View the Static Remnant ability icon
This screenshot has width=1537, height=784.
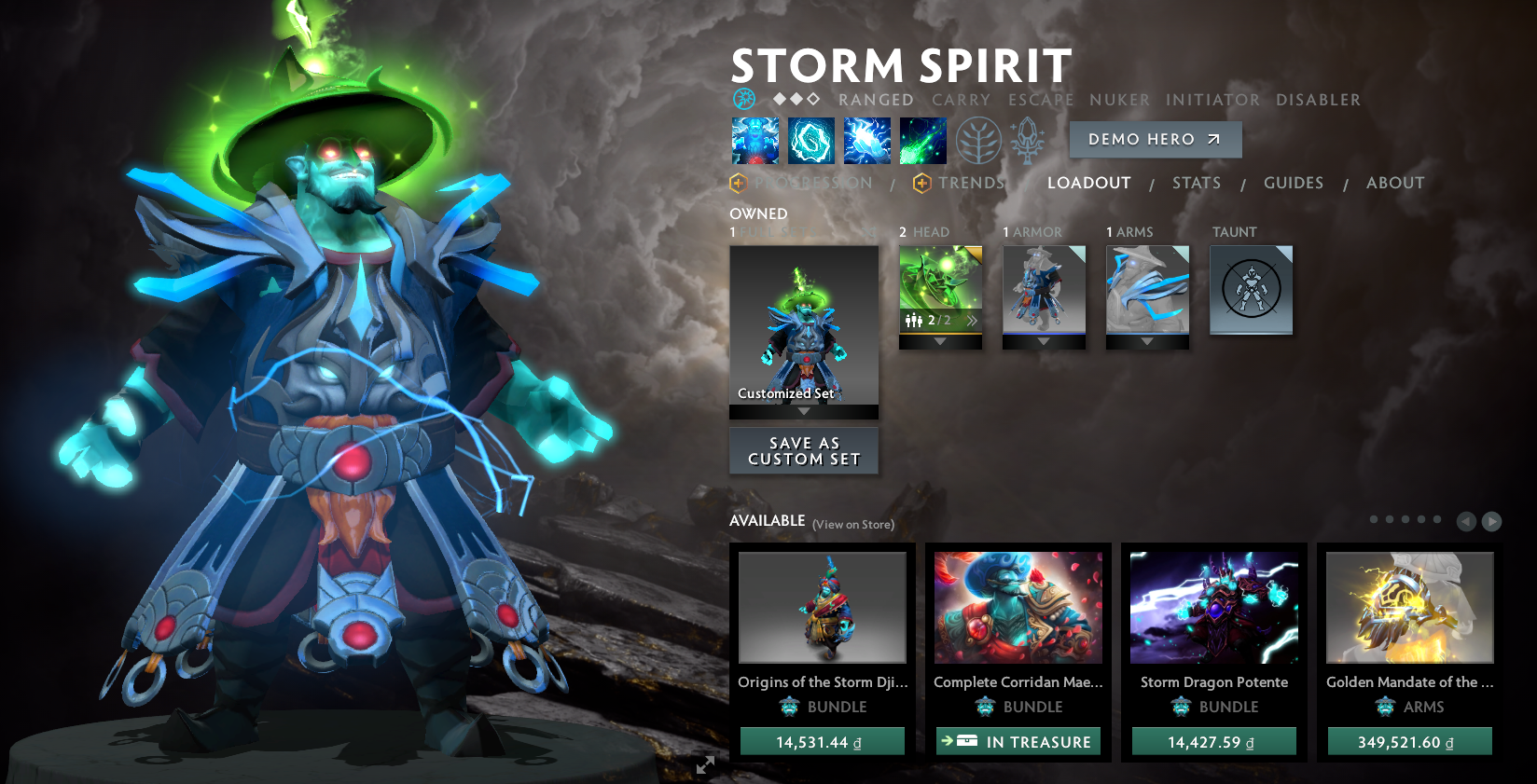click(x=755, y=140)
